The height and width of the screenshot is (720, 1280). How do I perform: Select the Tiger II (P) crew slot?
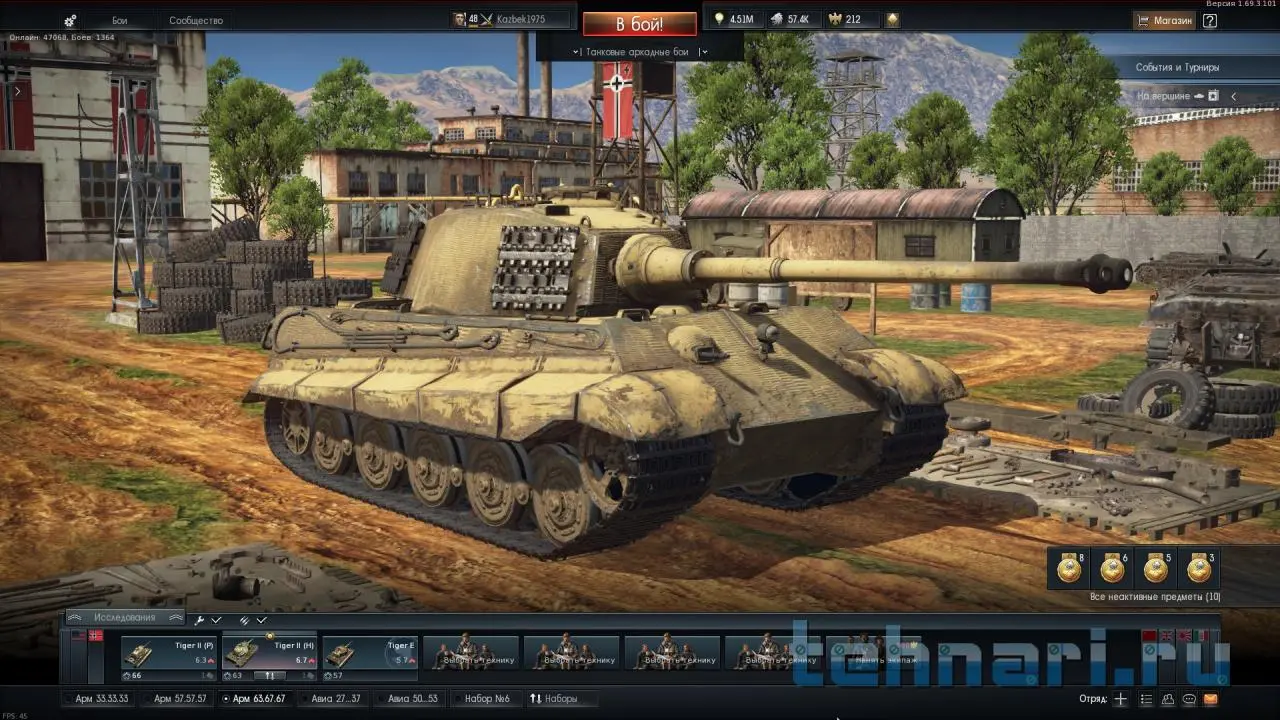tap(168, 653)
